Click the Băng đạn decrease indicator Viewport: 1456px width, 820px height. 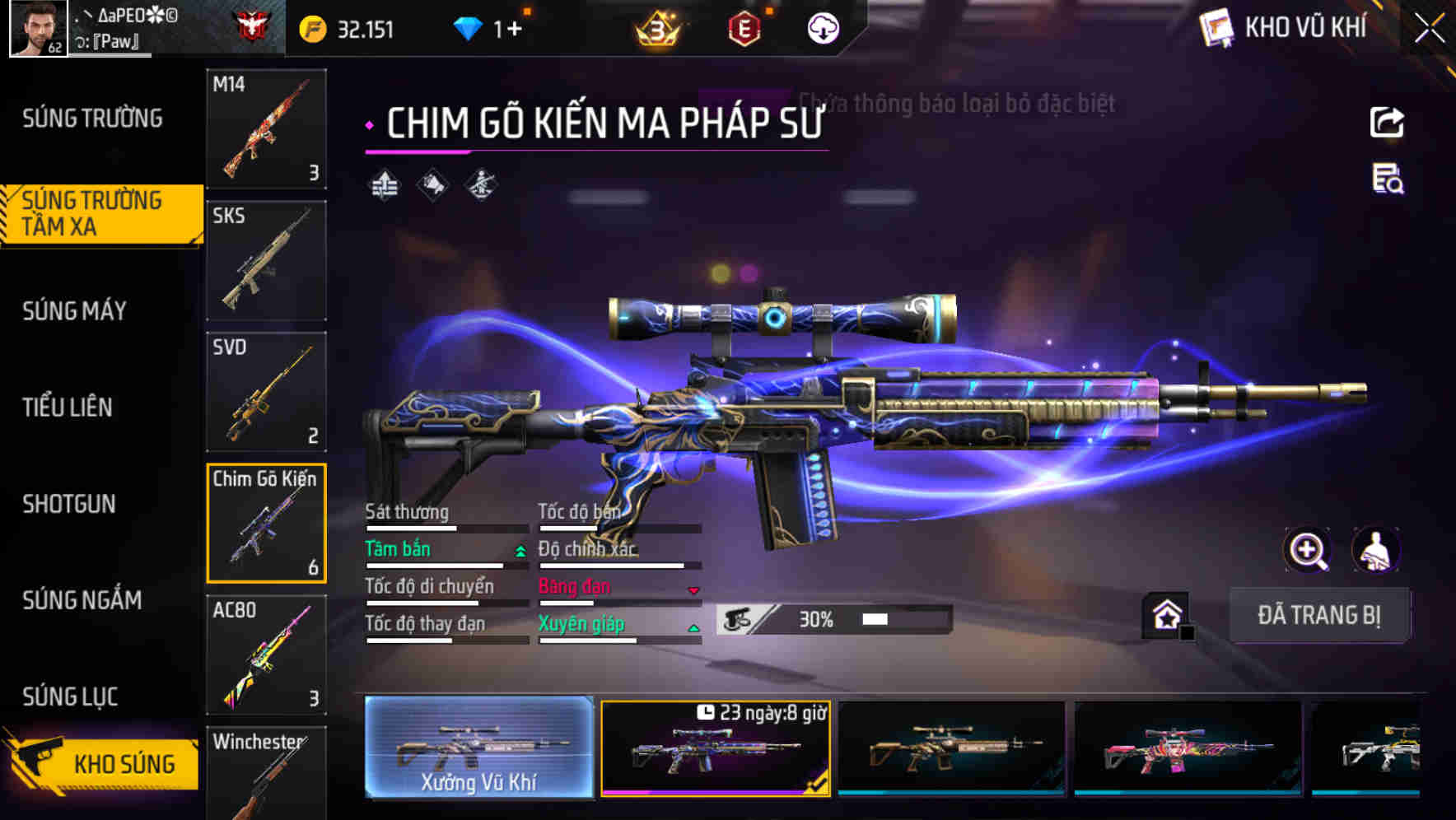[x=693, y=589]
